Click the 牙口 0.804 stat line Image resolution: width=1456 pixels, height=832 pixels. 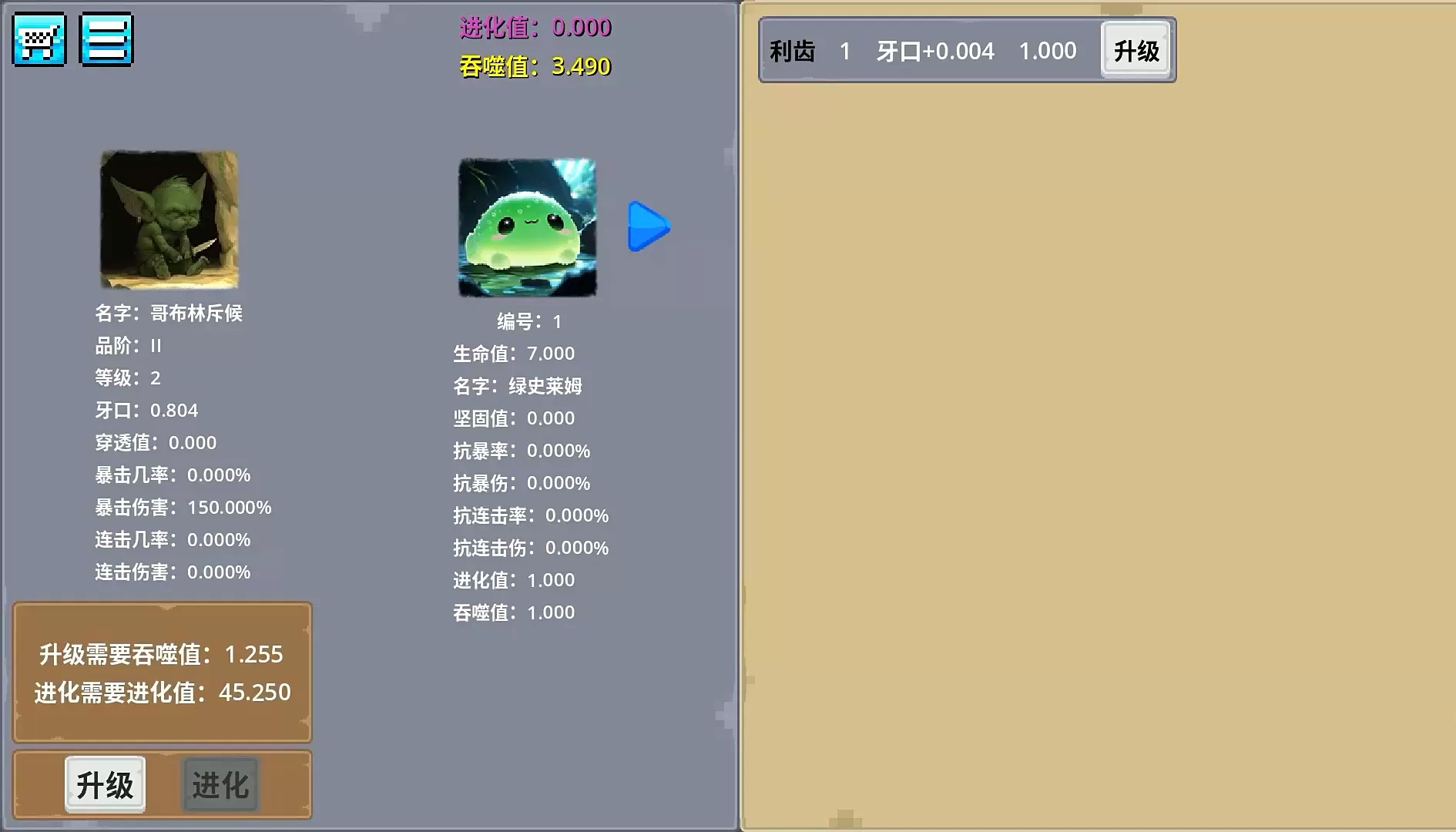click(x=146, y=411)
